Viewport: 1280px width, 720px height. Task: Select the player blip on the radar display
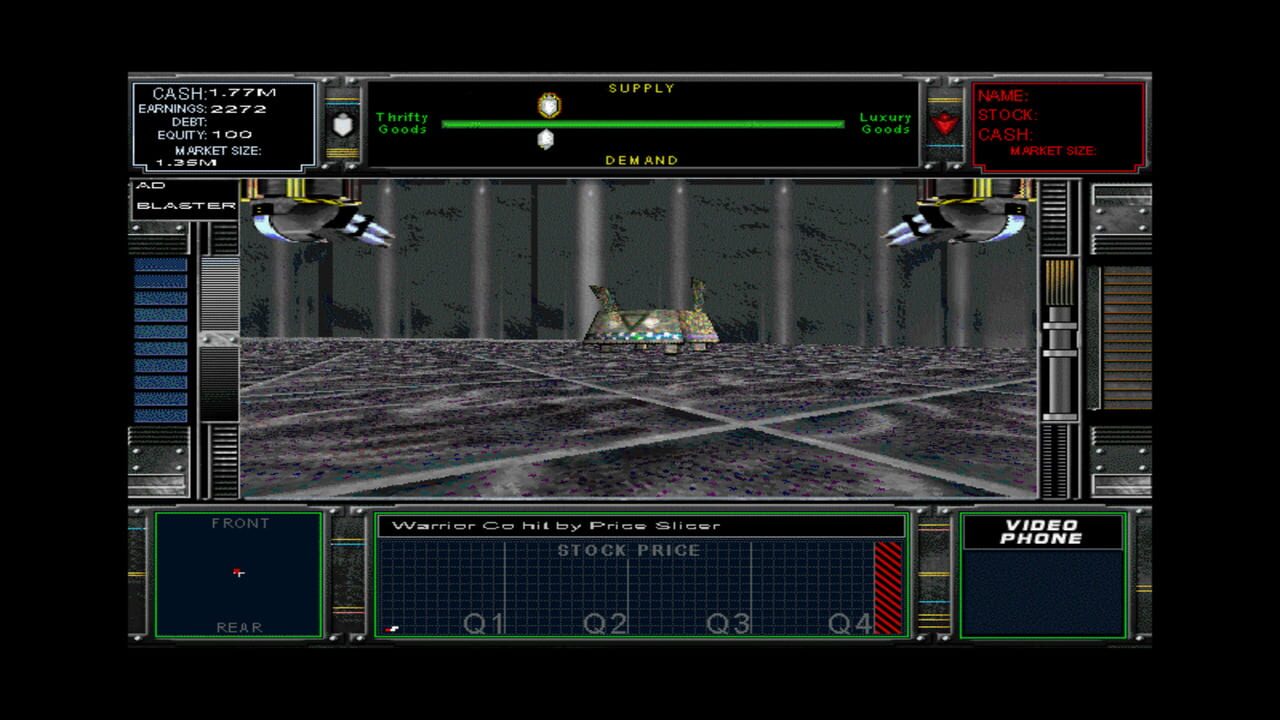click(x=238, y=573)
